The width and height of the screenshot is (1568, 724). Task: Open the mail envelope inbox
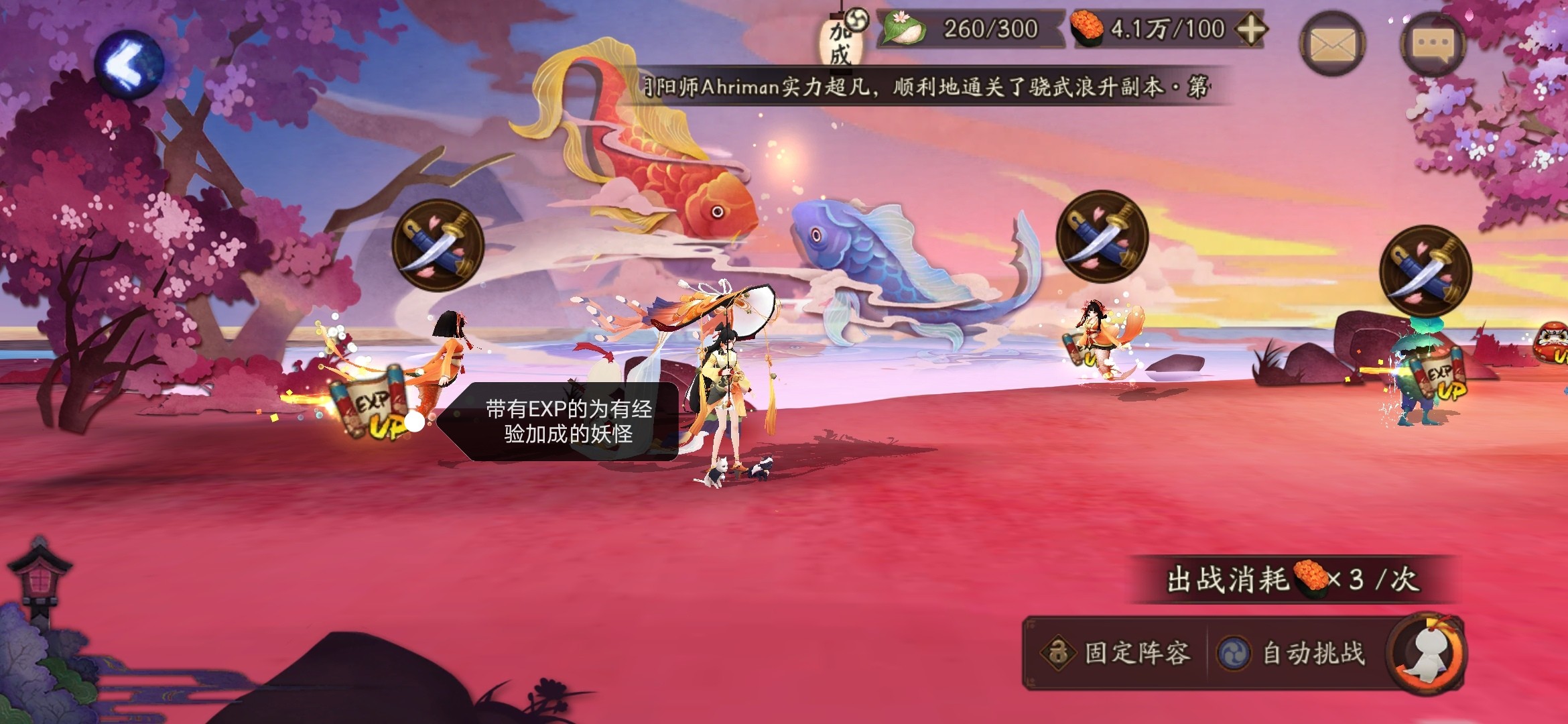click(x=1332, y=44)
